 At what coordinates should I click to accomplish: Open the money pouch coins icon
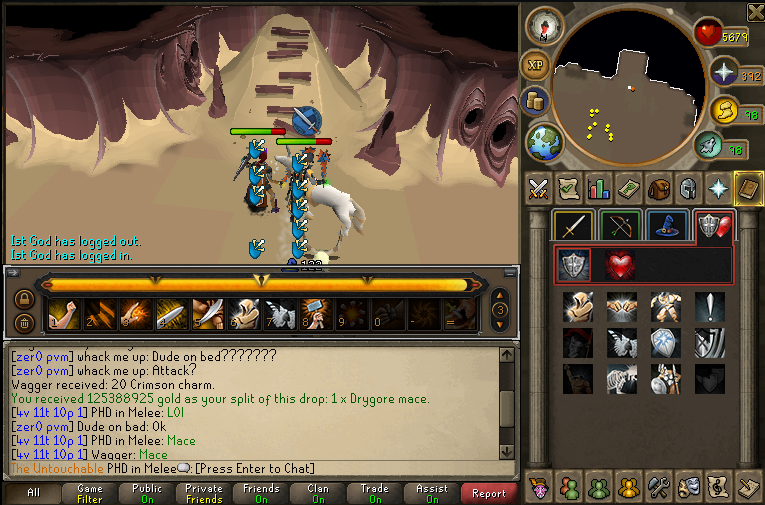pyautogui.click(x=535, y=102)
